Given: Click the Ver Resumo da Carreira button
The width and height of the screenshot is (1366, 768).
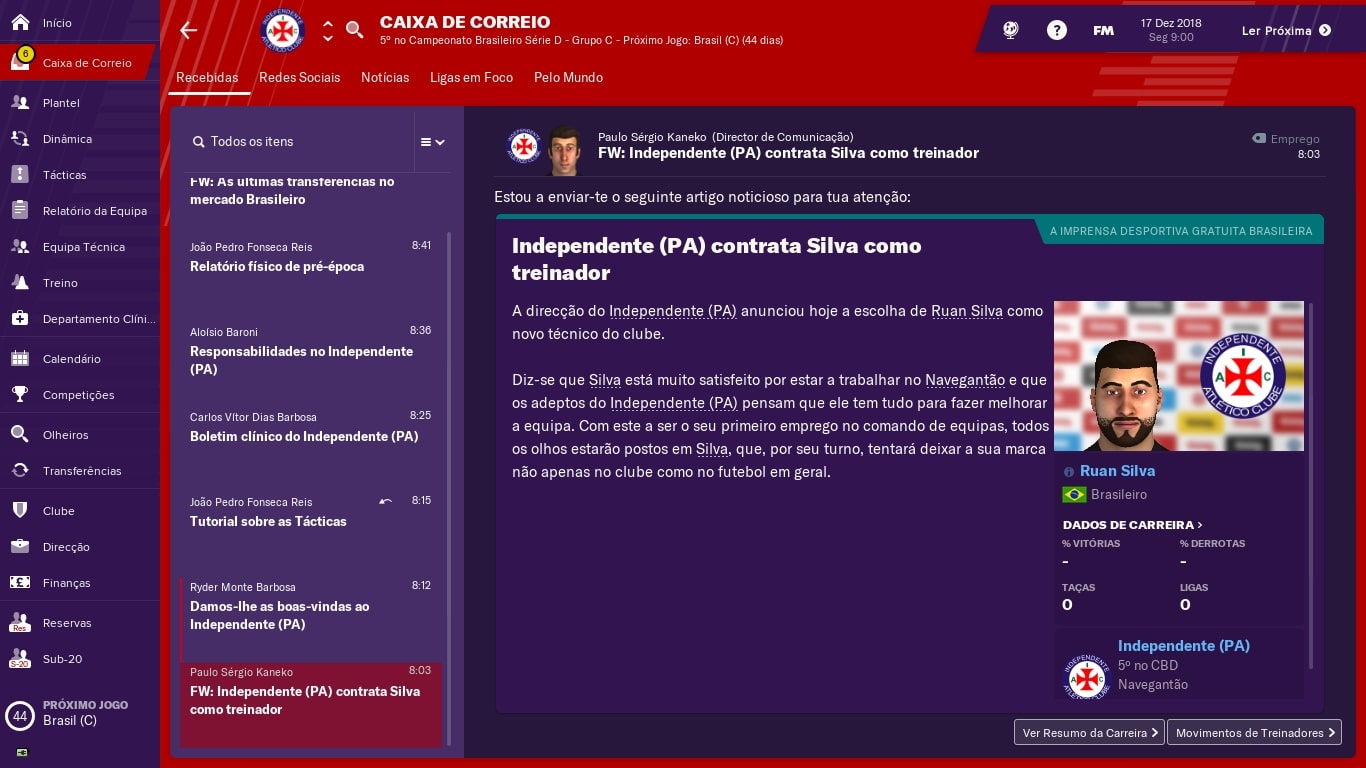Looking at the screenshot, I should 1088,733.
